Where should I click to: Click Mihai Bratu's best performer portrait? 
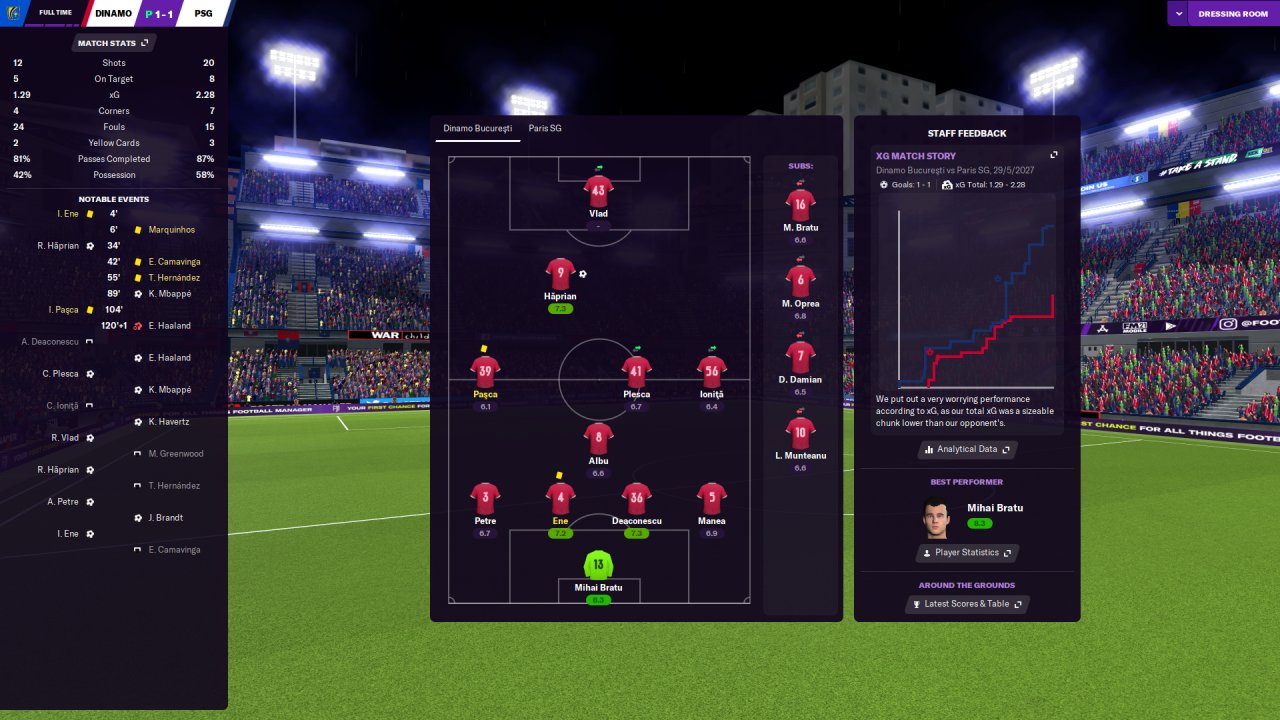pyautogui.click(x=936, y=518)
